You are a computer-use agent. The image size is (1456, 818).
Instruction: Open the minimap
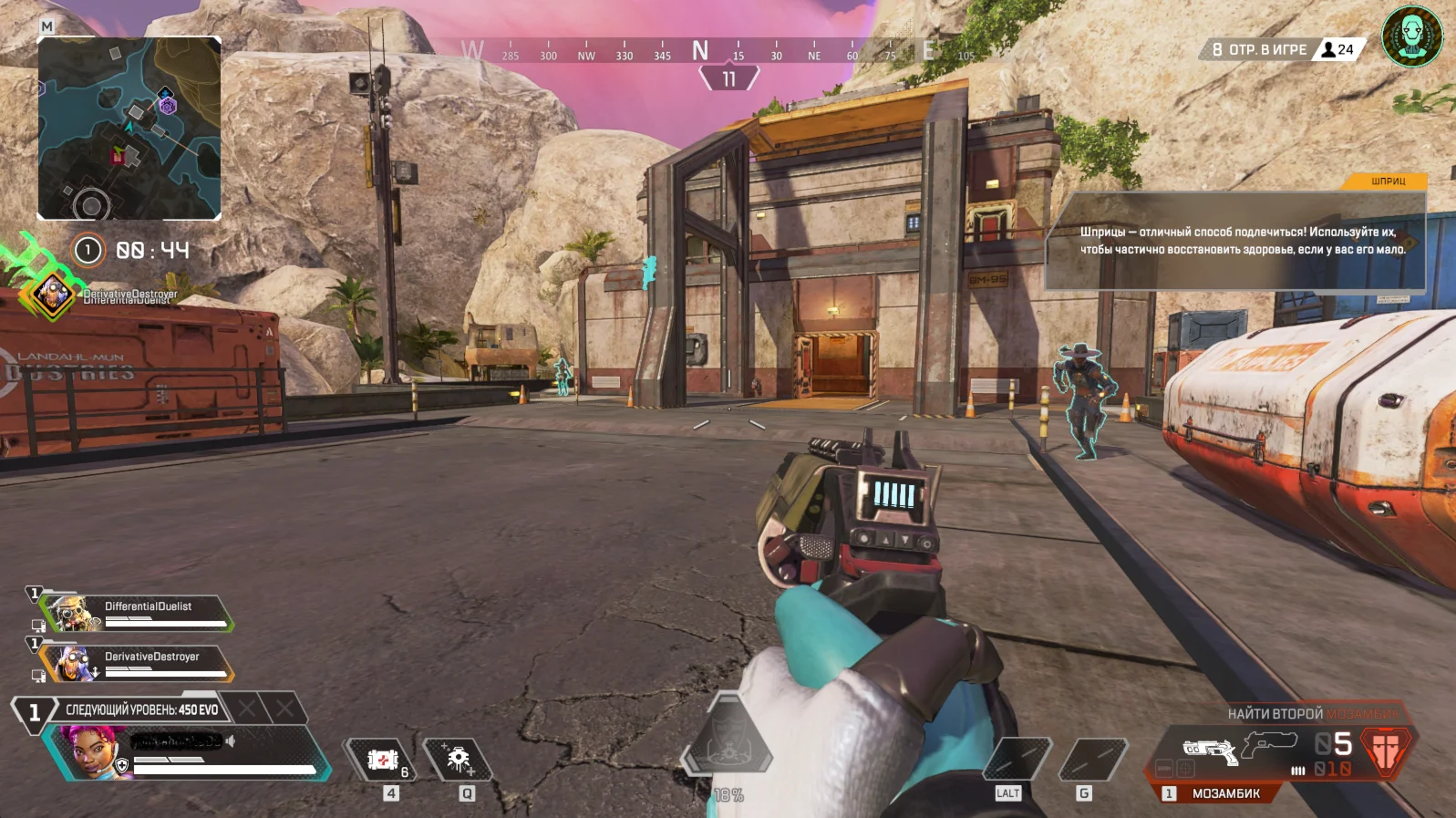[x=129, y=128]
